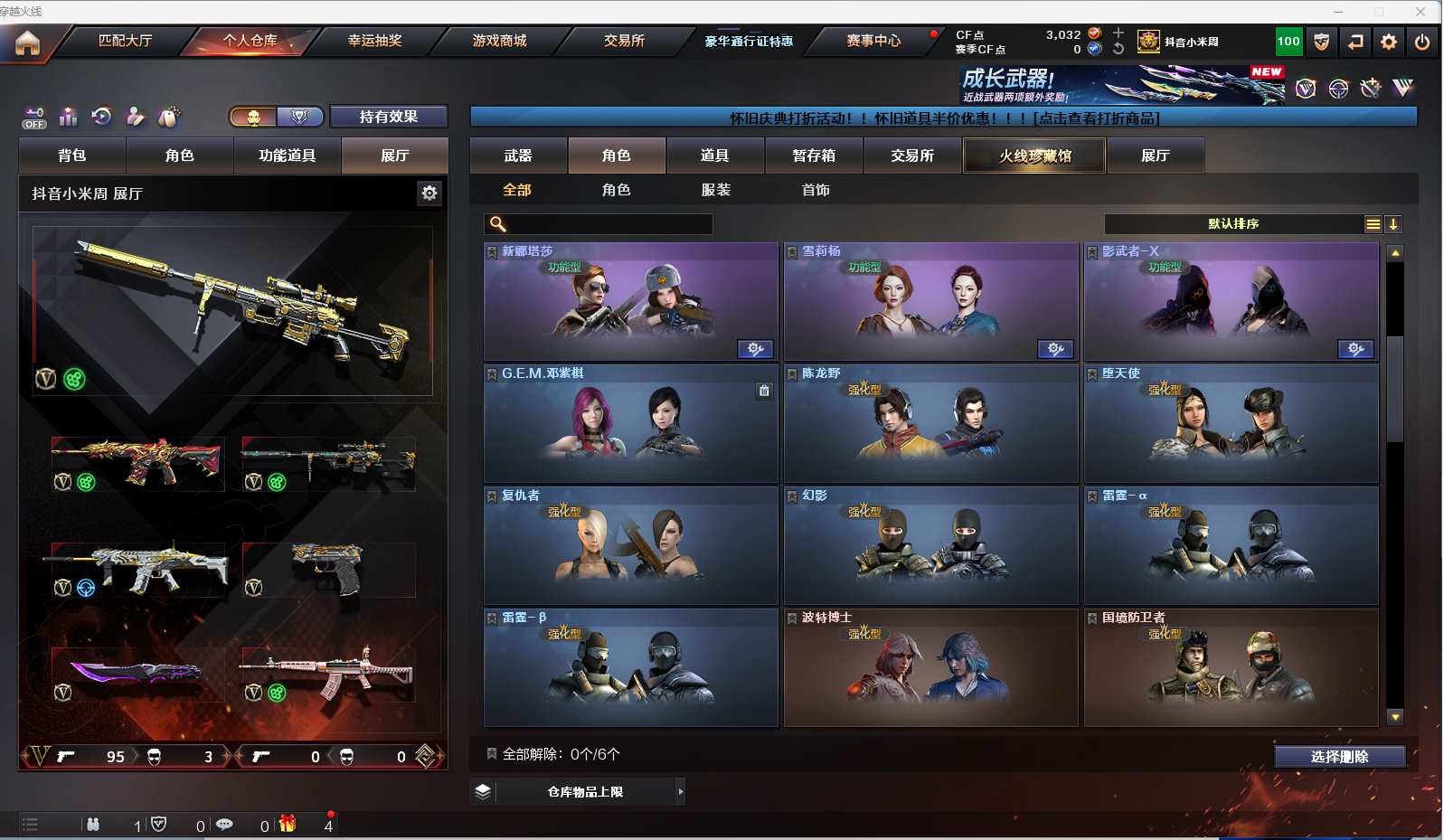Open the 暂存箱 temporary storage tab
The width and height of the screenshot is (1444, 840).
coord(814,156)
